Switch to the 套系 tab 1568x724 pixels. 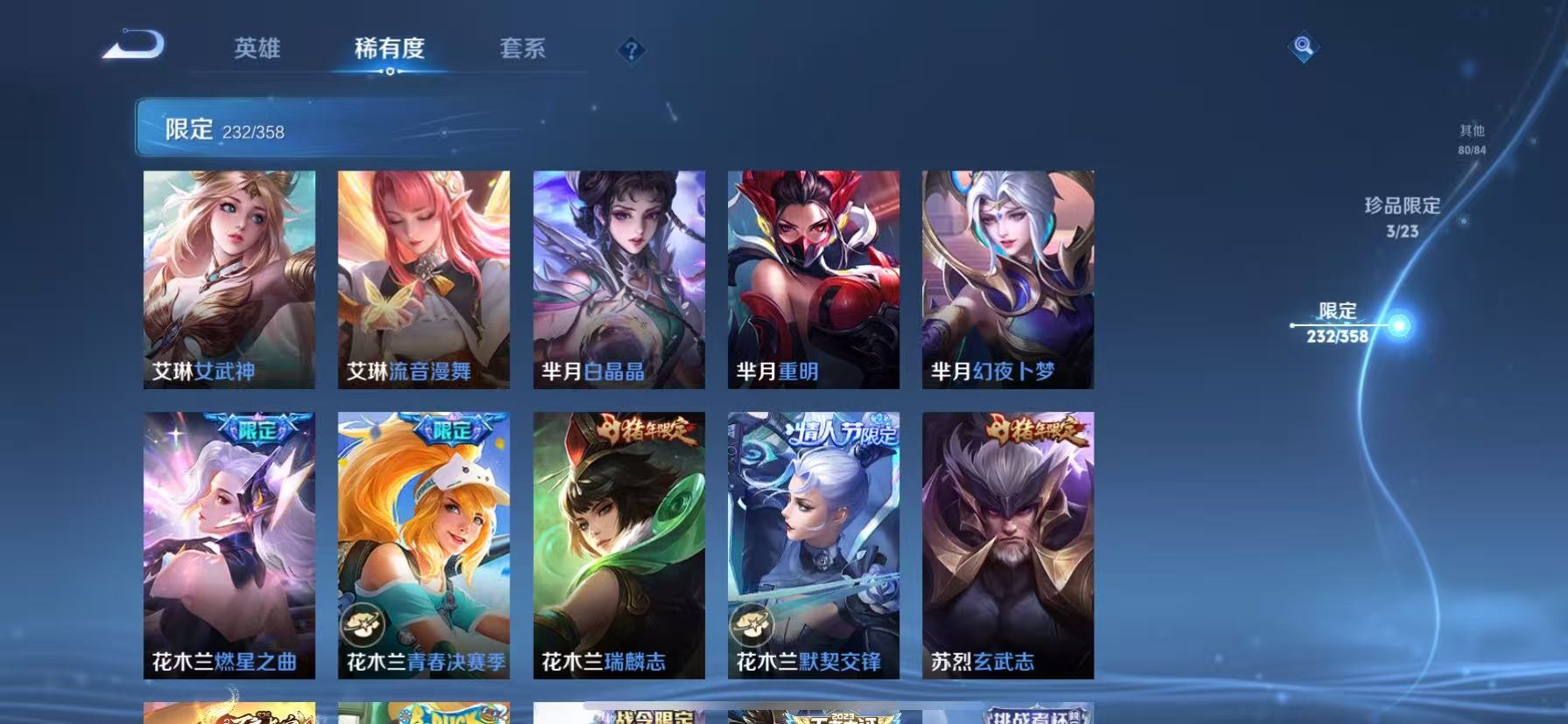[x=522, y=50]
